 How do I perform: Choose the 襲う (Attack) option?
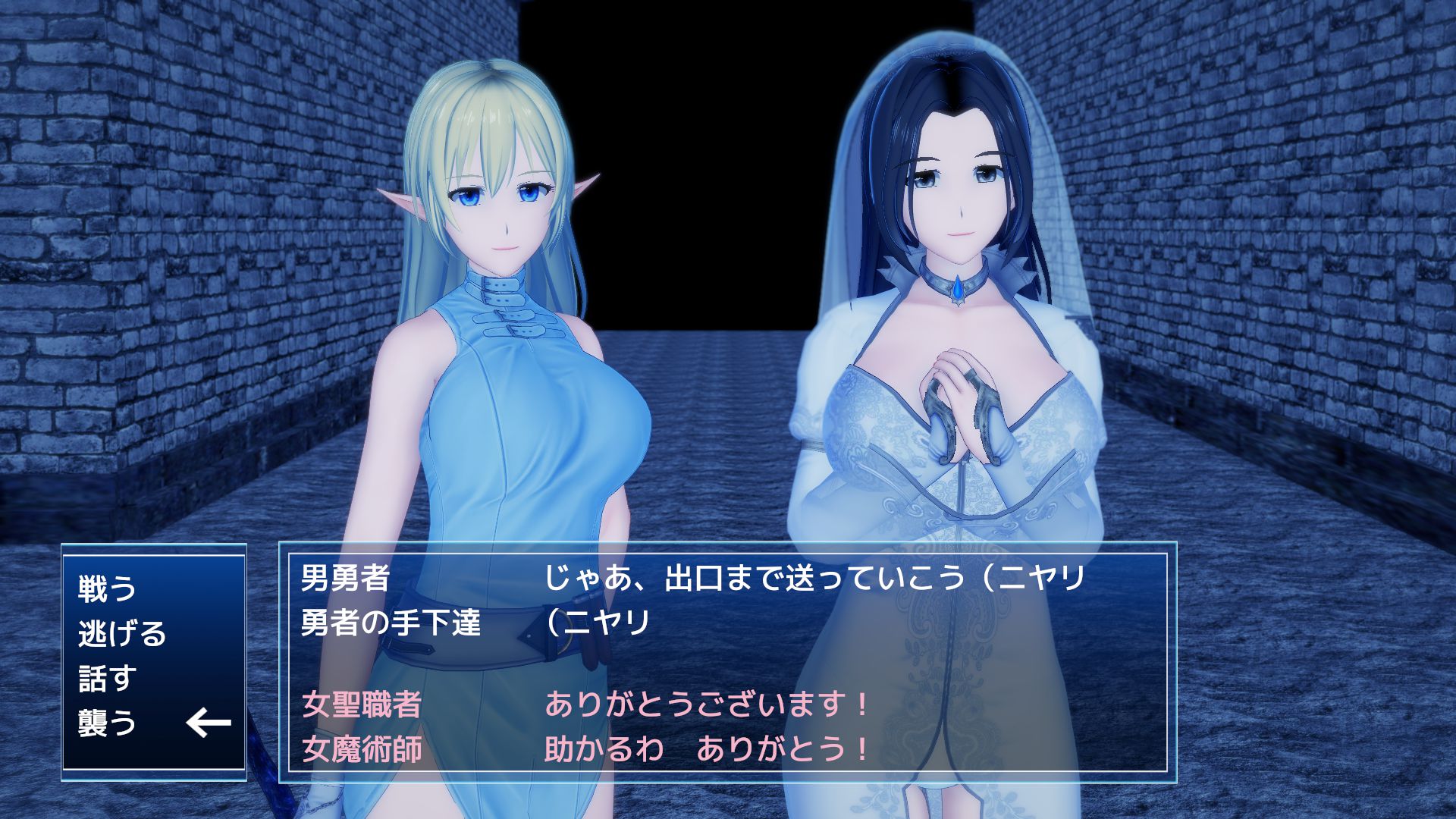107,723
